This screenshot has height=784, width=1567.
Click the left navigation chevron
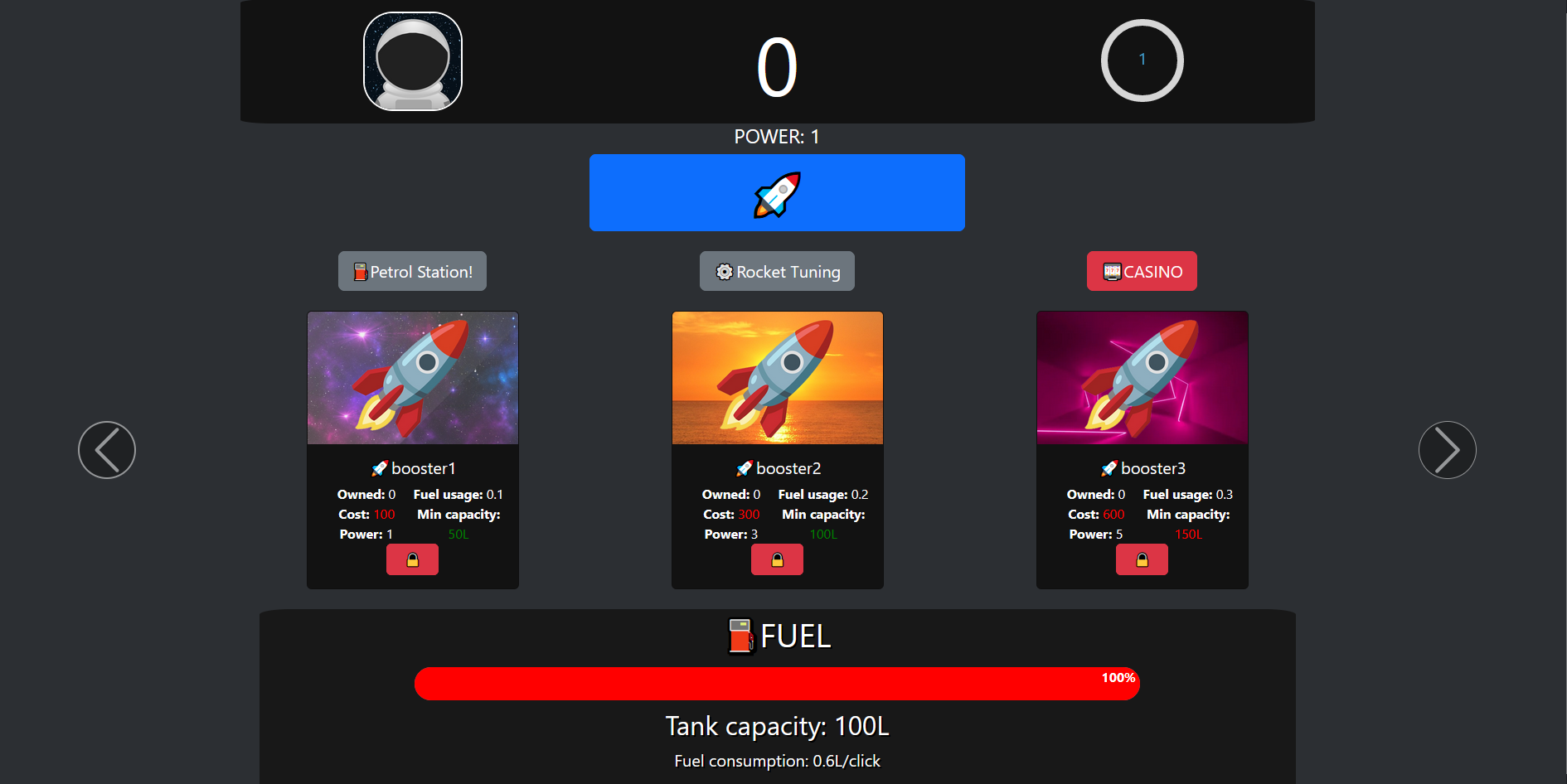[x=106, y=449]
